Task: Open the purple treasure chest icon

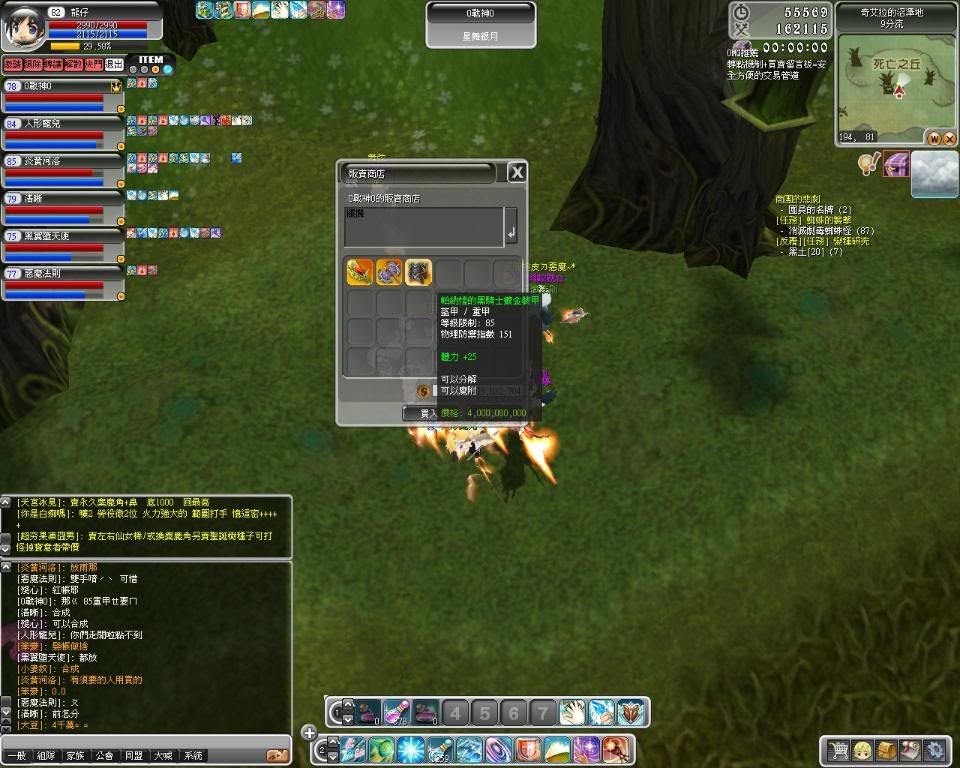Action: tap(896, 163)
